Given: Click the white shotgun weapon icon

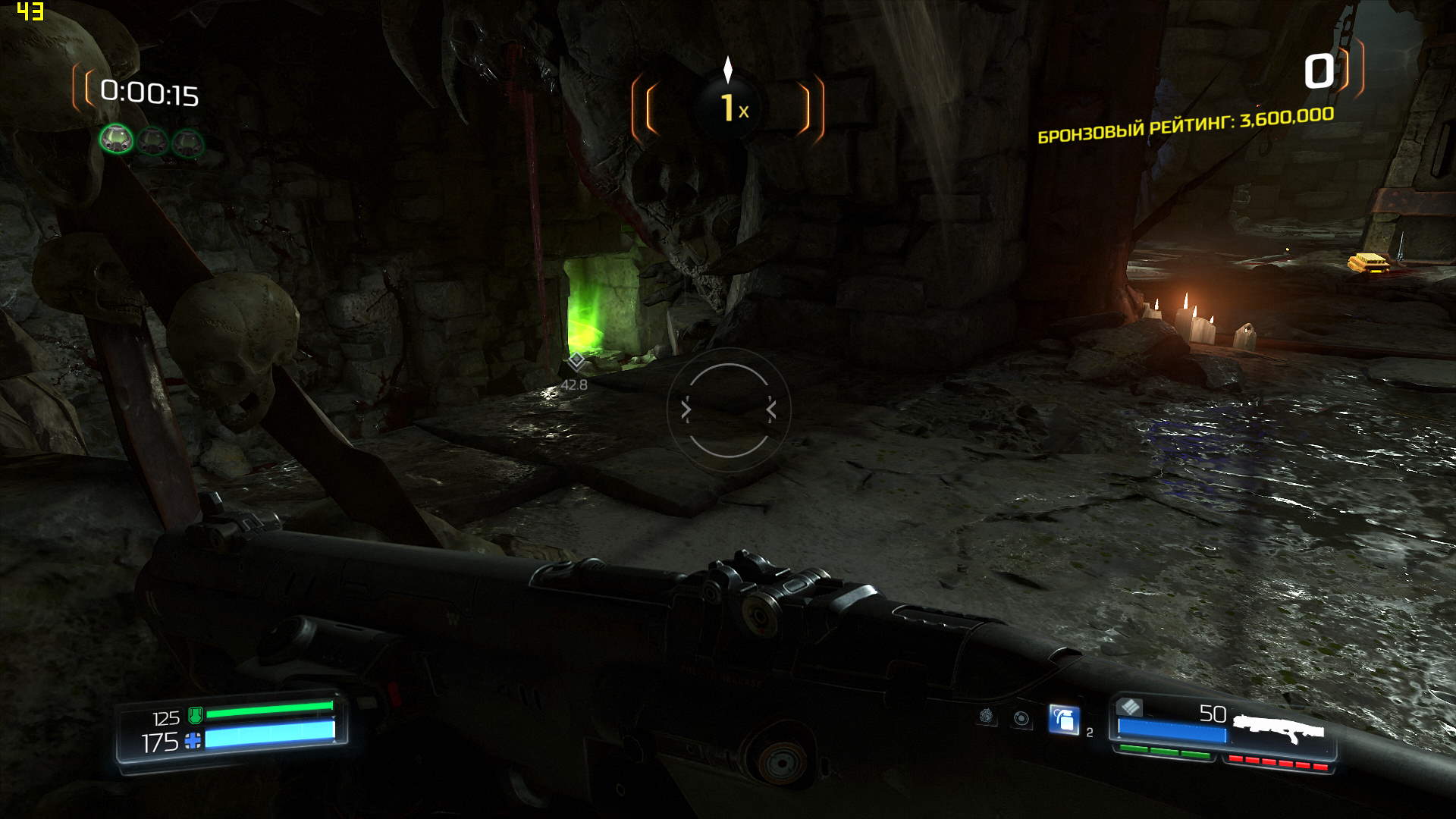Looking at the screenshot, I should click(x=1279, y=729).
